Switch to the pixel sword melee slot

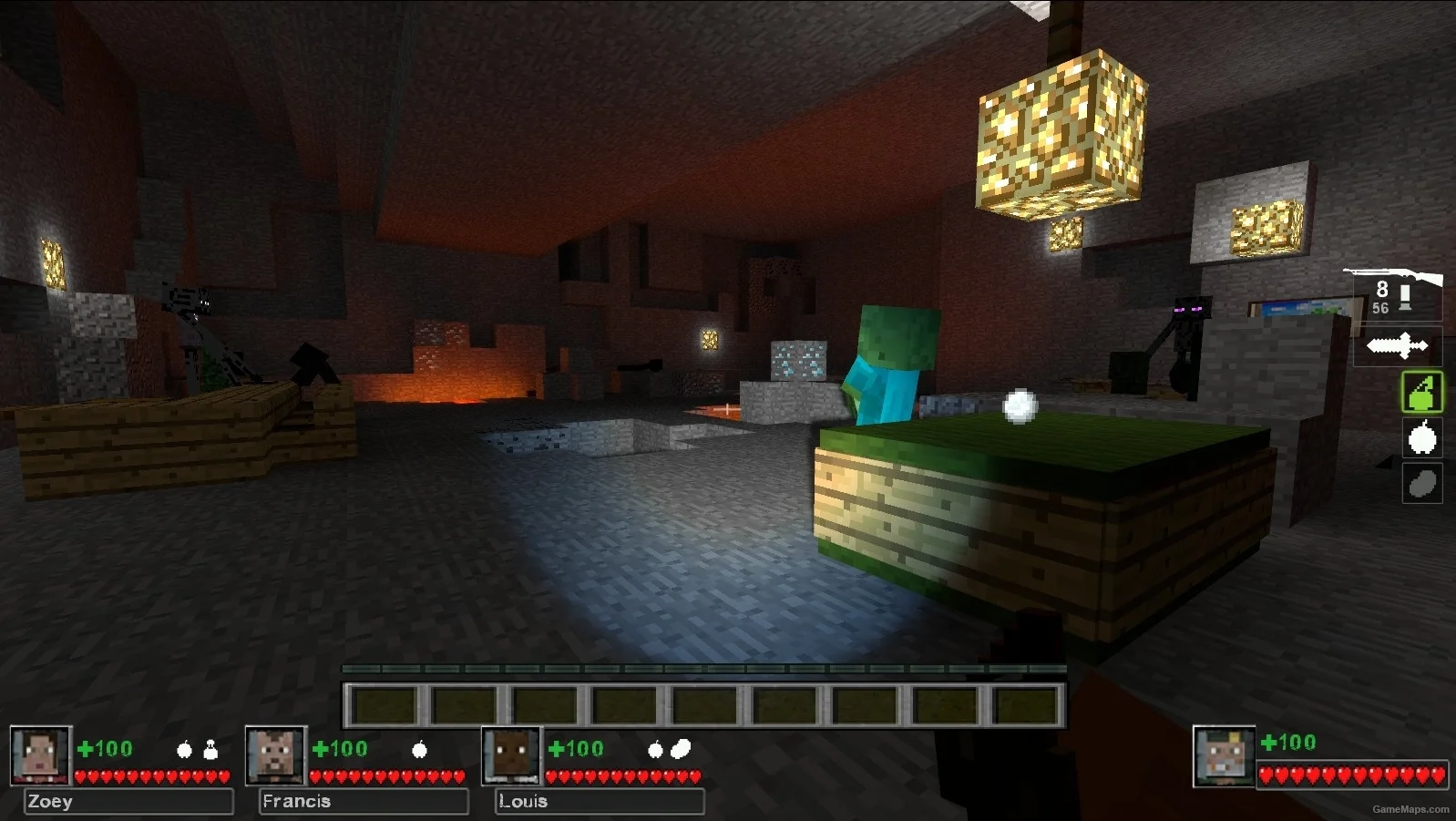click(1397, 346)
